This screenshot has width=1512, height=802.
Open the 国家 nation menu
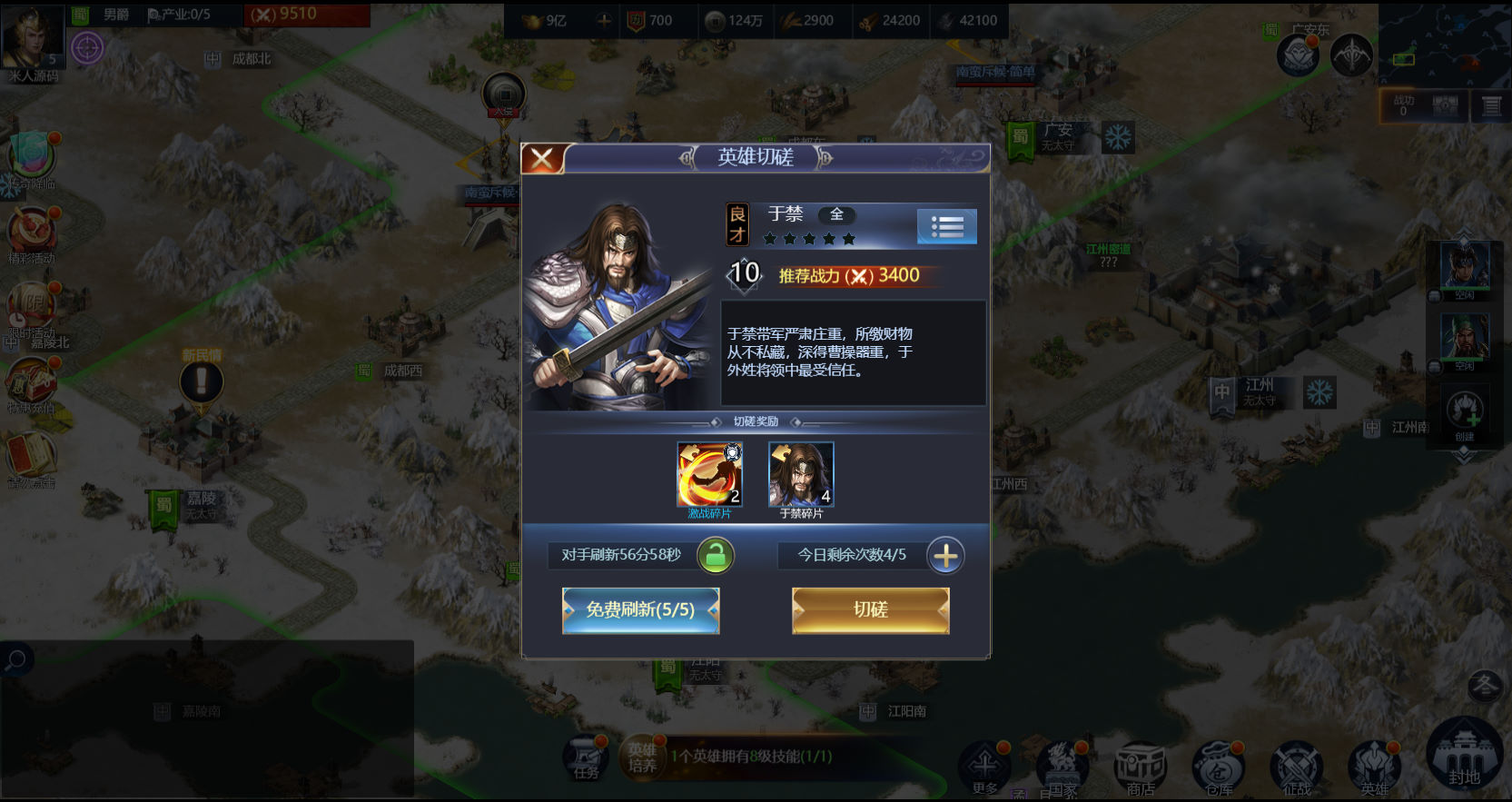pyautogui.click(x=1062, y=767)
